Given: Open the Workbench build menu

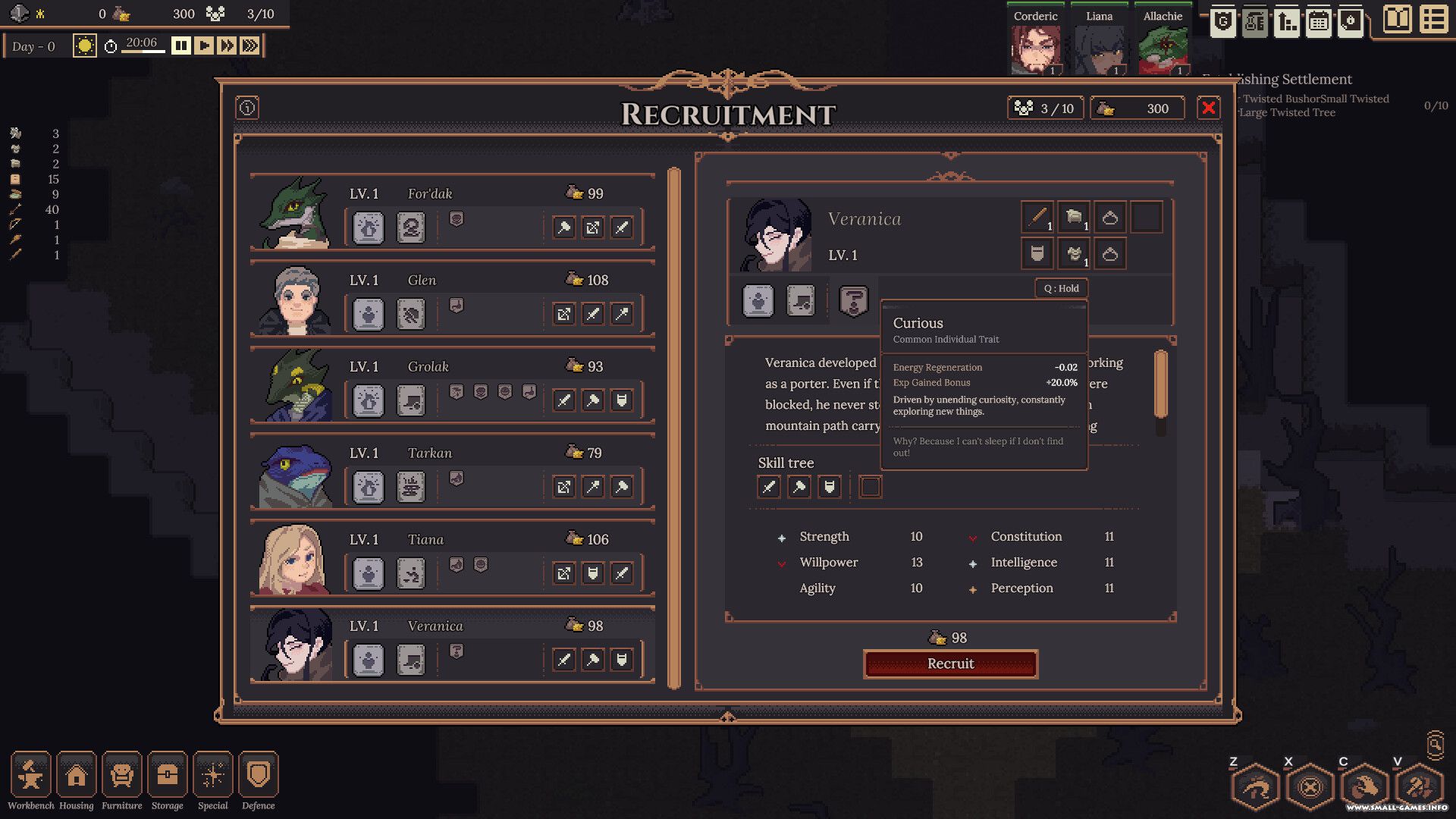Looking at the screenshot, I should [30, 775].
